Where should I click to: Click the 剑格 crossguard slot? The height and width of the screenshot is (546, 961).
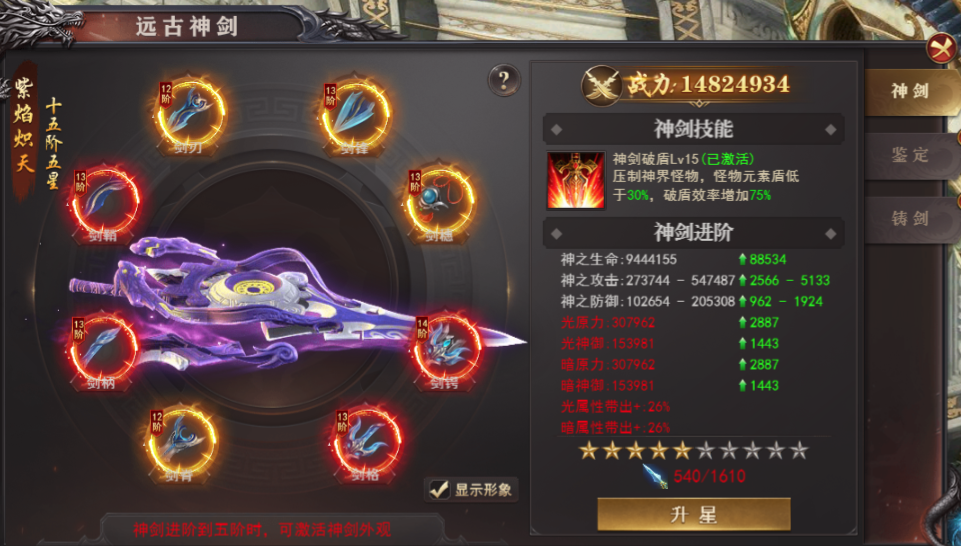point(365,441)
